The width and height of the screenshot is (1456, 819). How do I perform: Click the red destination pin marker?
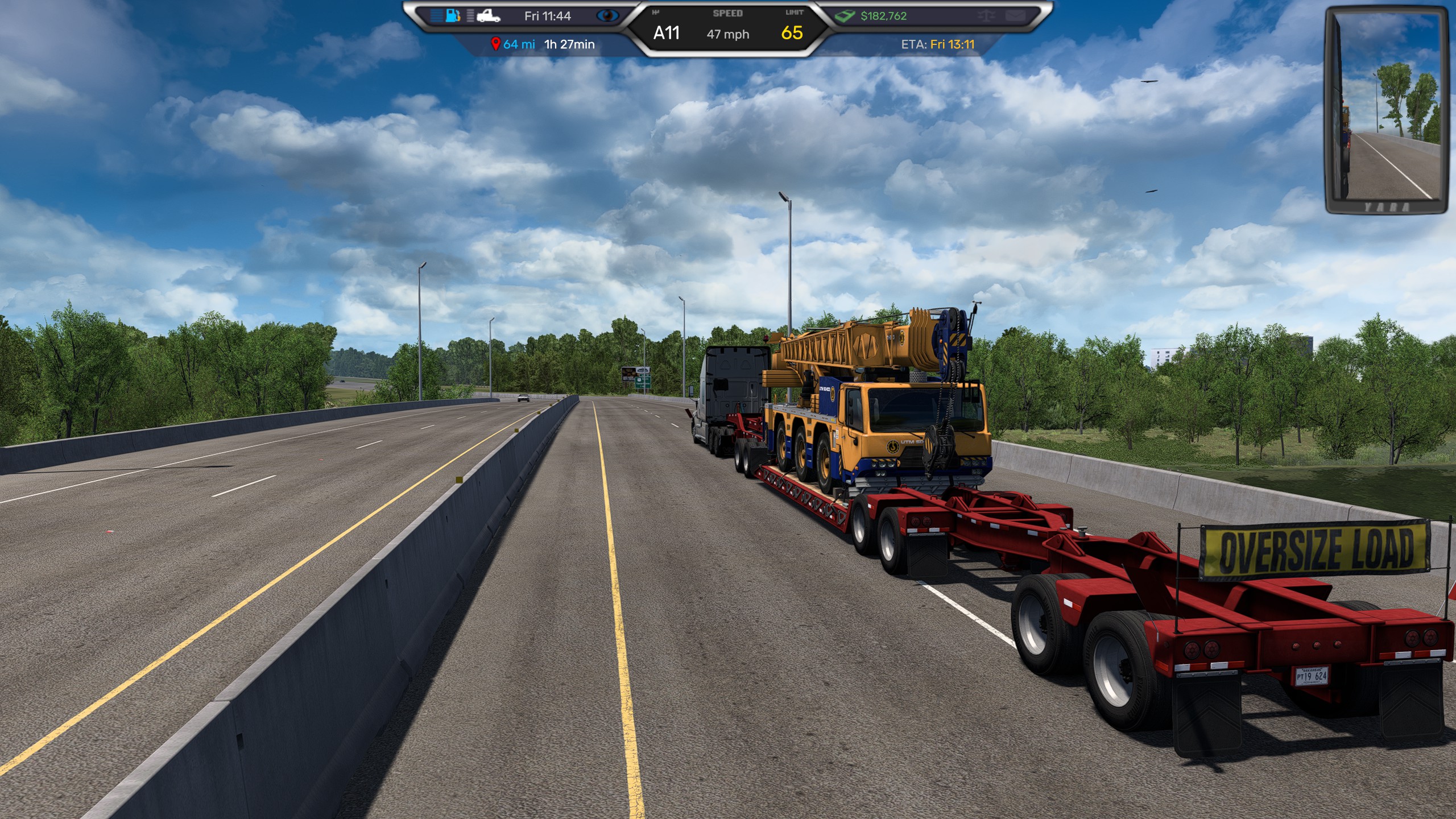495,44
